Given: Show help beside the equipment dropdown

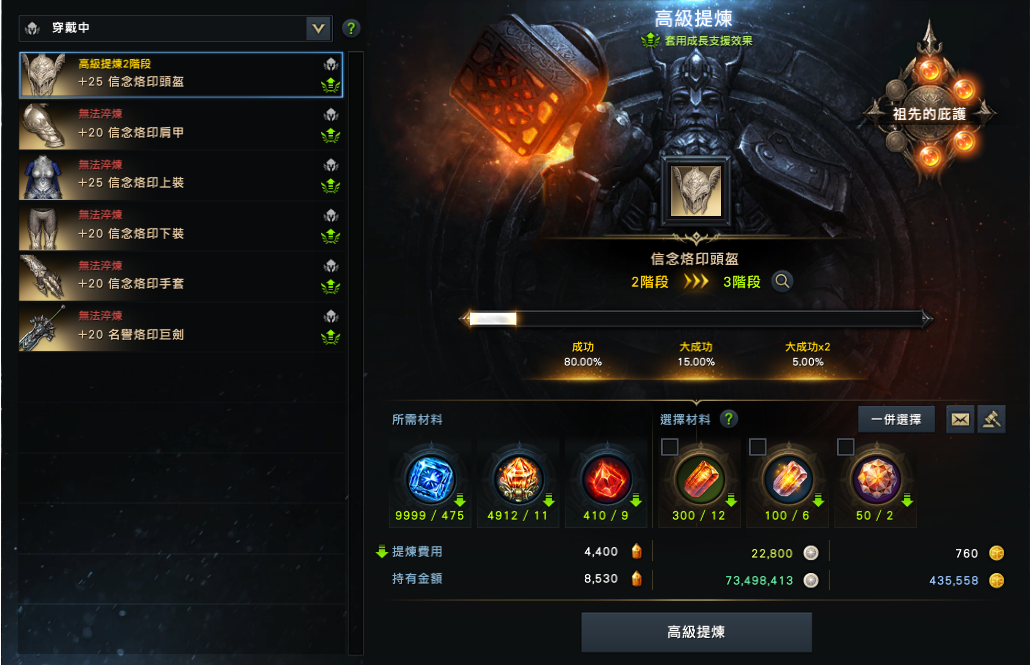Looking at the screenshot, I should [x=351, y=28].
